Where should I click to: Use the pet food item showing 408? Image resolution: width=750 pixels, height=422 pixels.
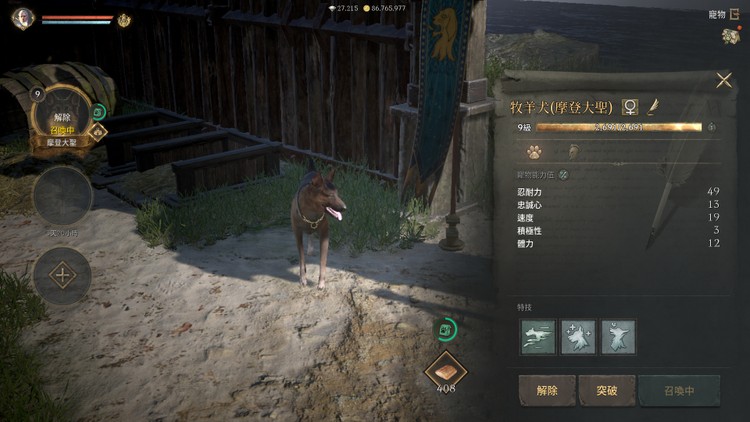(x=446, y=369)
